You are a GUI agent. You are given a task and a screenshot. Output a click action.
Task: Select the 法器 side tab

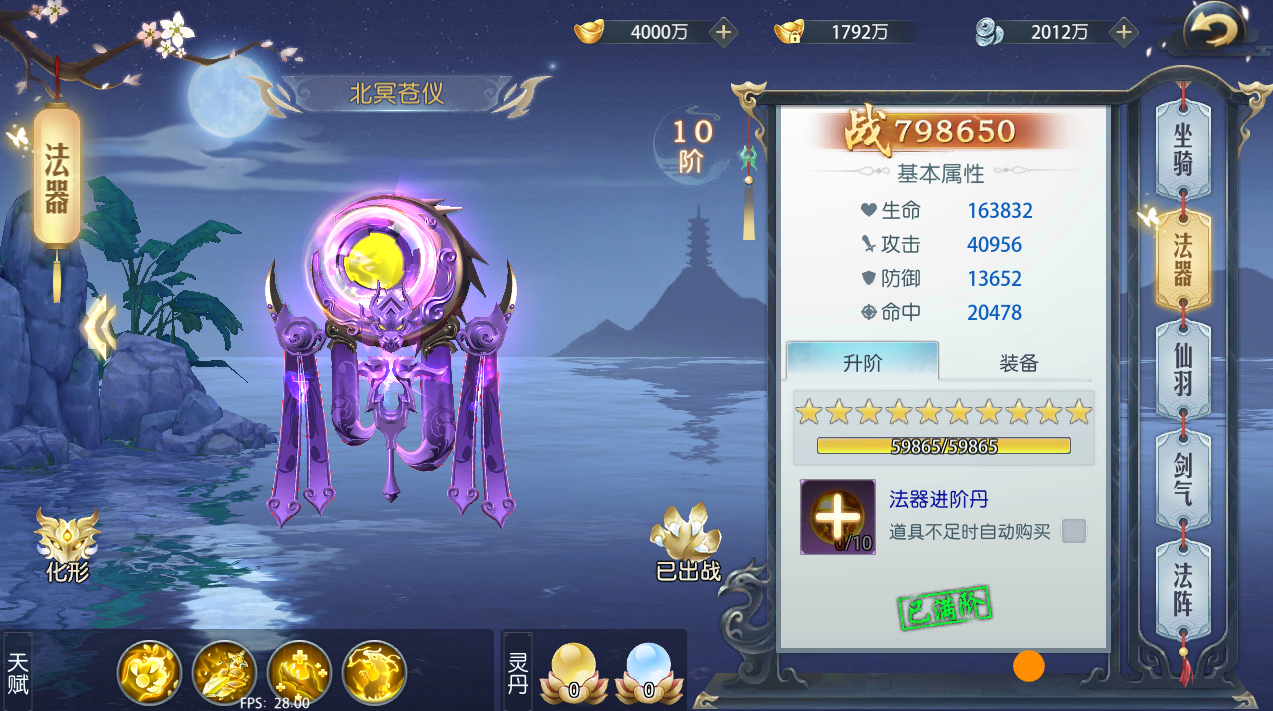(1183, 261)
